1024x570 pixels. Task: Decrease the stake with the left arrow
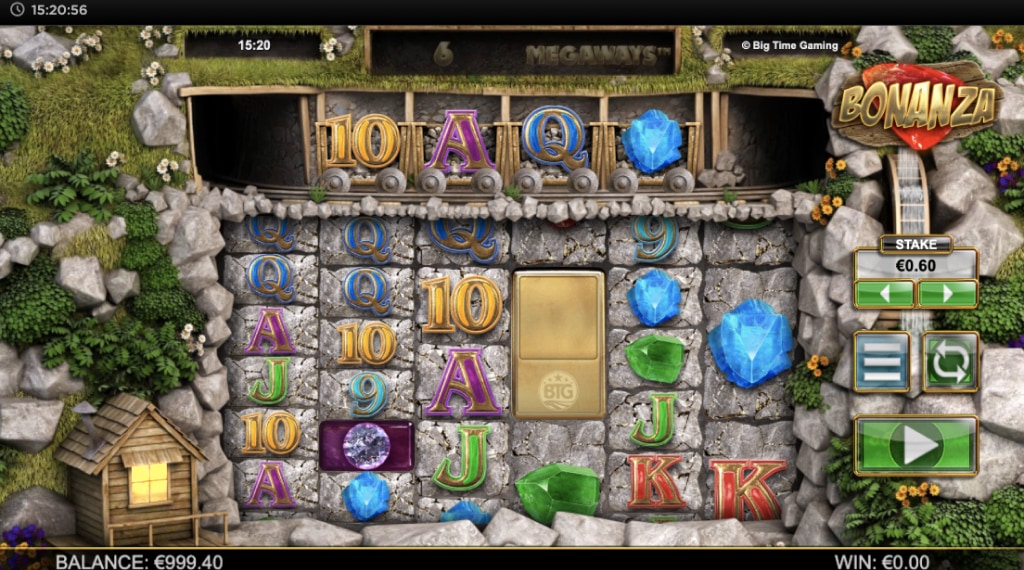coord(884,294)
